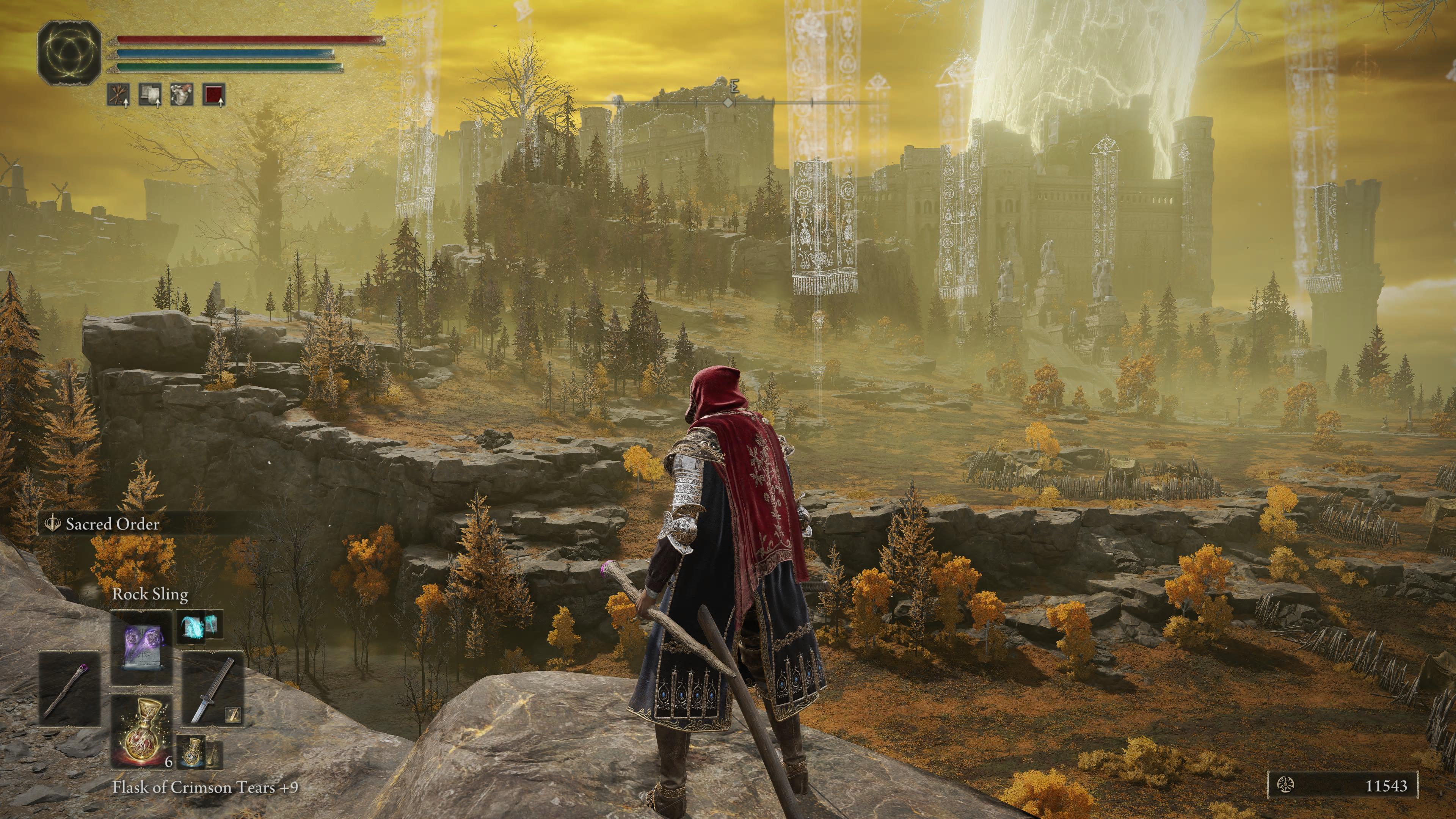Click the compass bar heading marker

tap(729, 102)
